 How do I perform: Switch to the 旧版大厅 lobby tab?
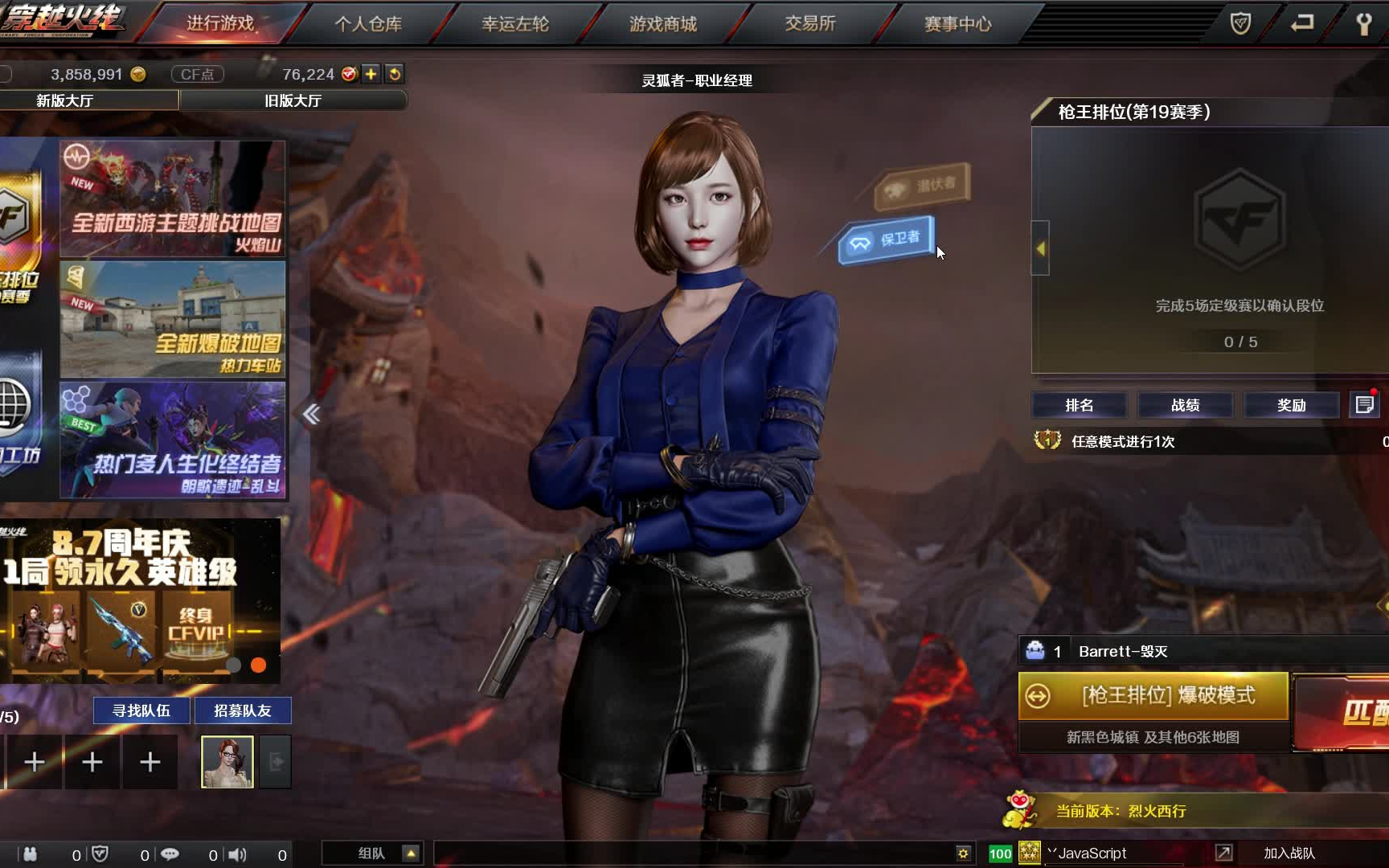(293, 100)
